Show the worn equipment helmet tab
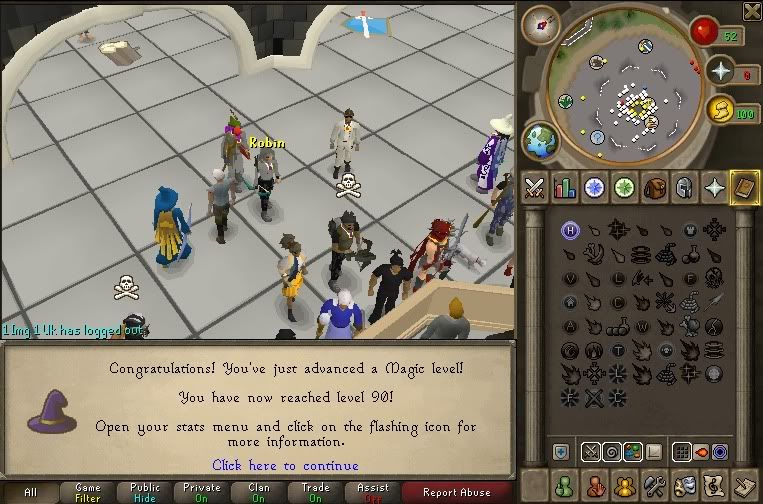The width and height of the screenshot is (763, 504). point(685,187)
